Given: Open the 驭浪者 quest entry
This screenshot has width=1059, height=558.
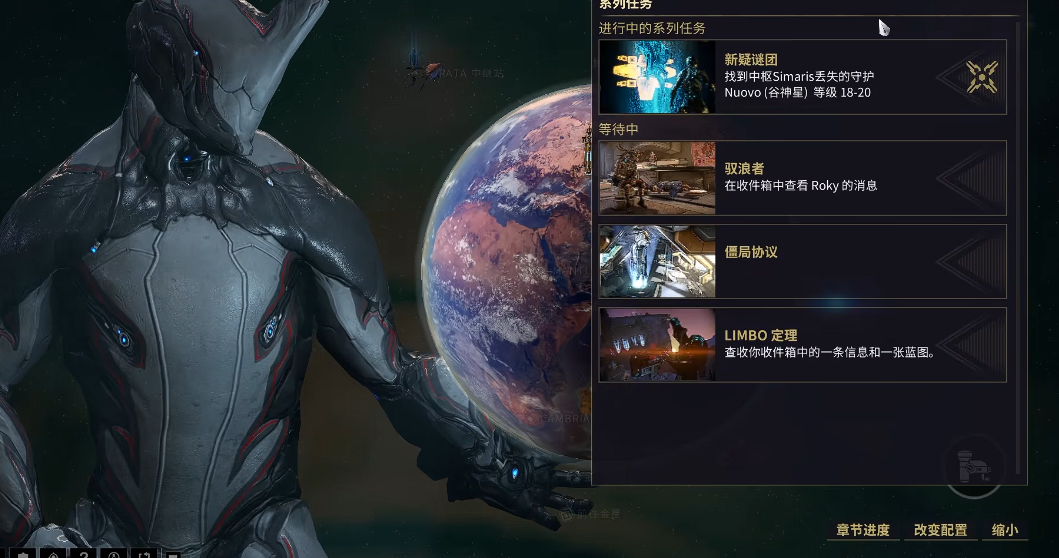Looking at the screenshot, I should pyautogui.click(x=802, y=178).
